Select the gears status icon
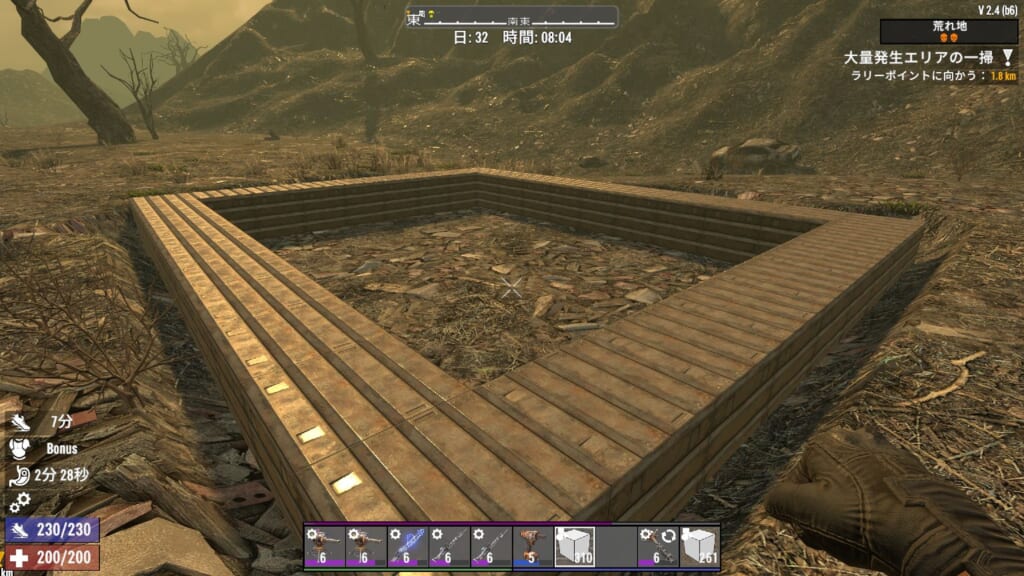The height and width of the screenshot is (576, 1024). pyautogui.click(x=20, y=501)
